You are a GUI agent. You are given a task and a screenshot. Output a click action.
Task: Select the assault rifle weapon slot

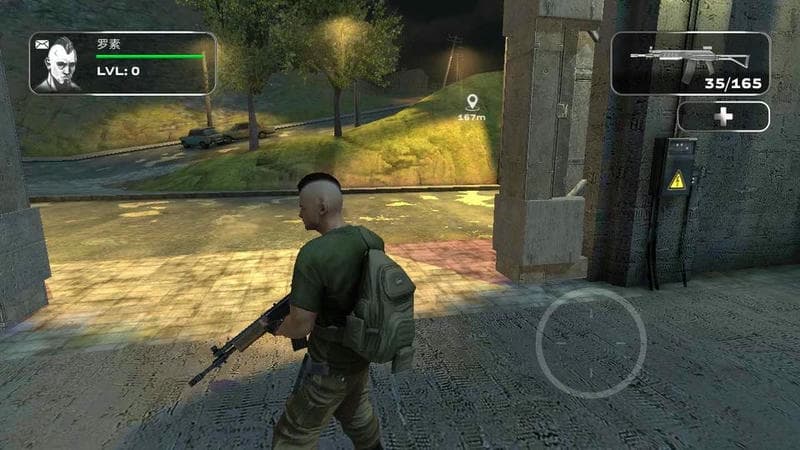click(690, 63)
